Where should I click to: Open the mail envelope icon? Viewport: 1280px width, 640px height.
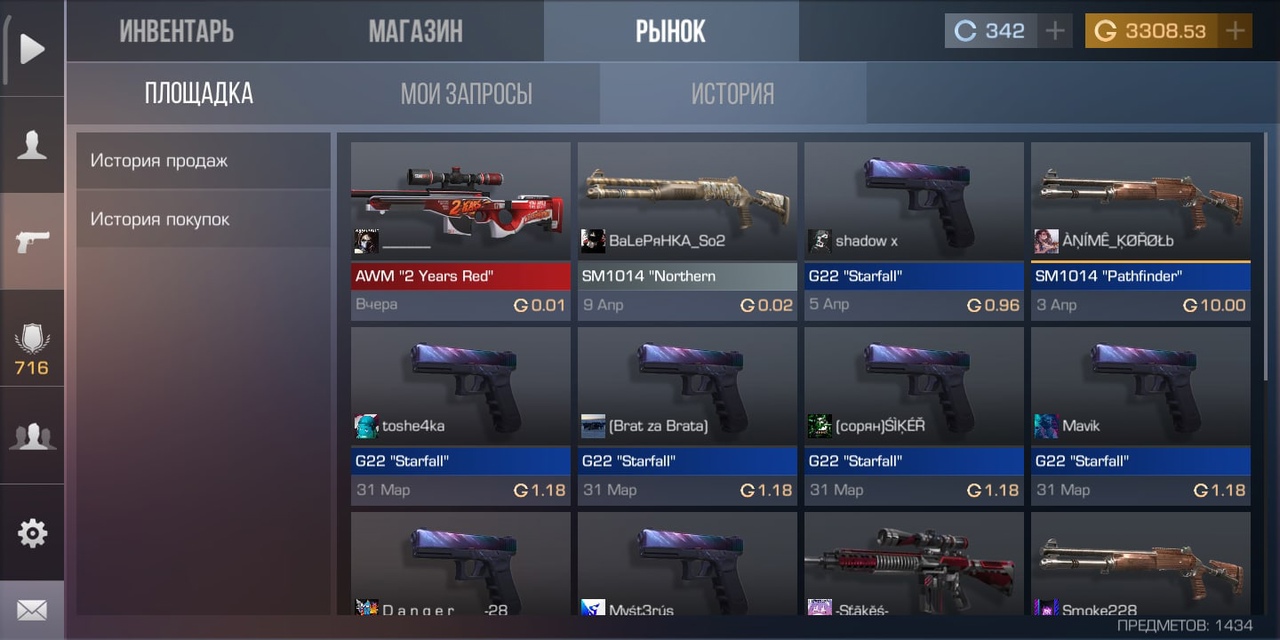click(32, 610)
